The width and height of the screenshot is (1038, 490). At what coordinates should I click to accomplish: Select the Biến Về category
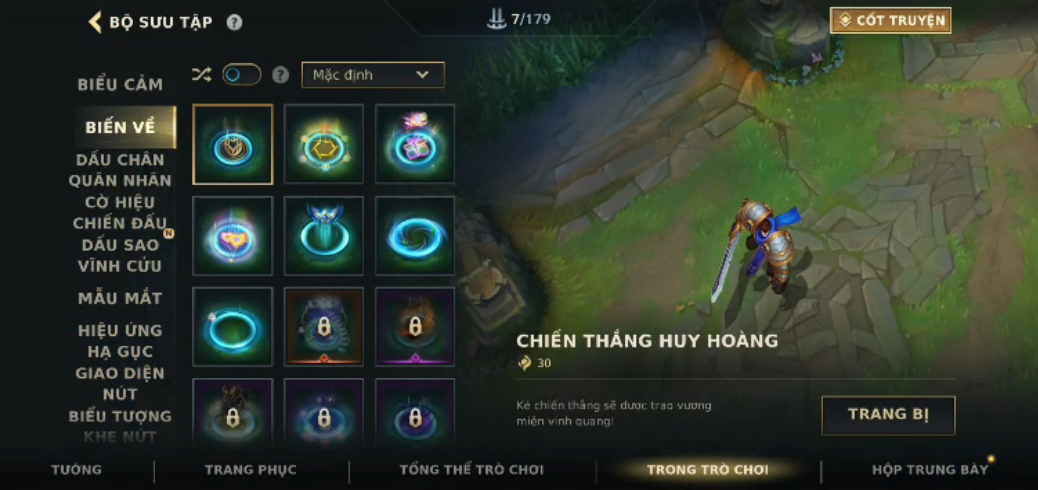(120, 127)
